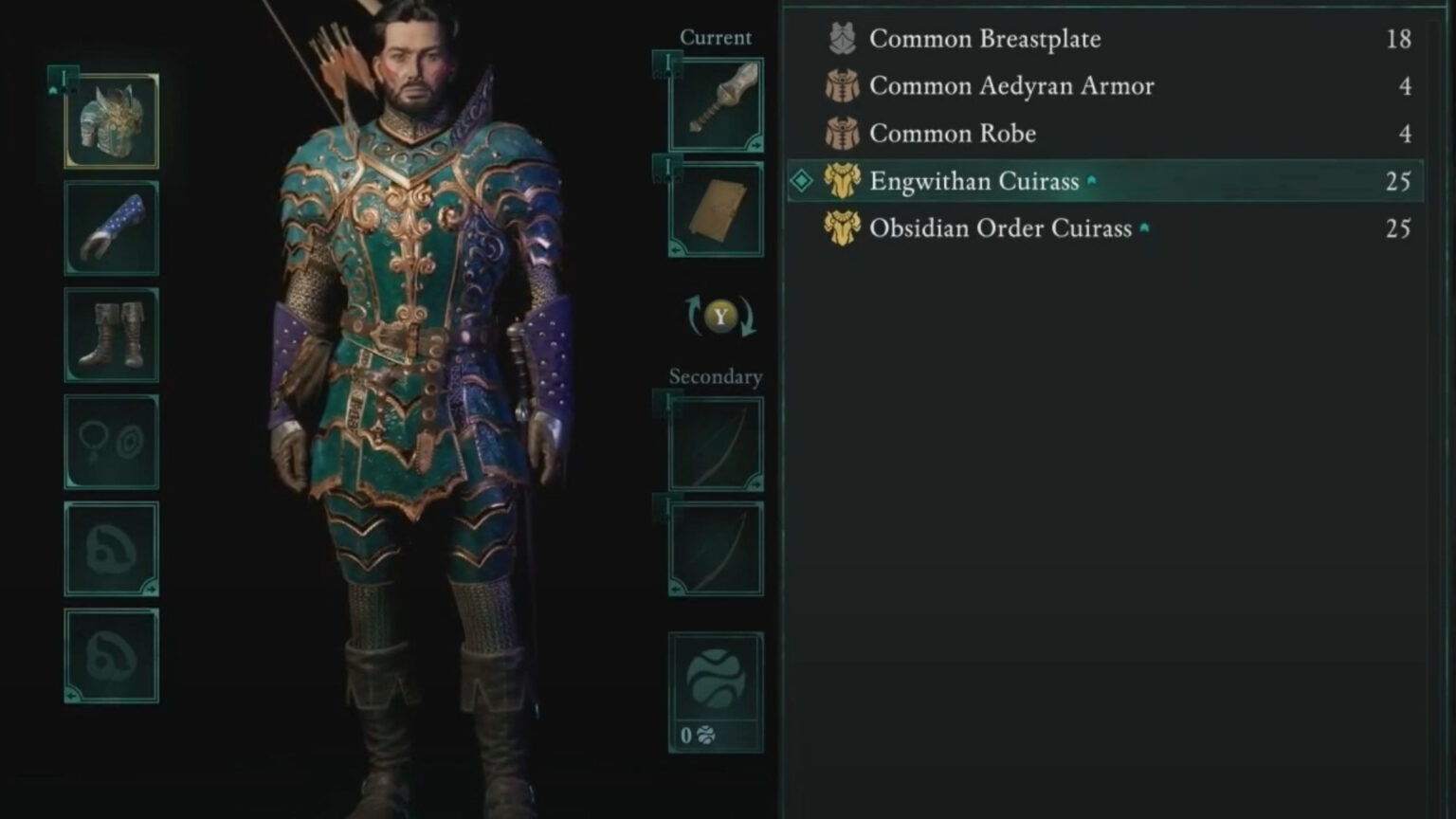Viewport: 1456px width, 819px height.
Task: Select the grimoire in the Current loadout
Action: click(x=716, y=205)
